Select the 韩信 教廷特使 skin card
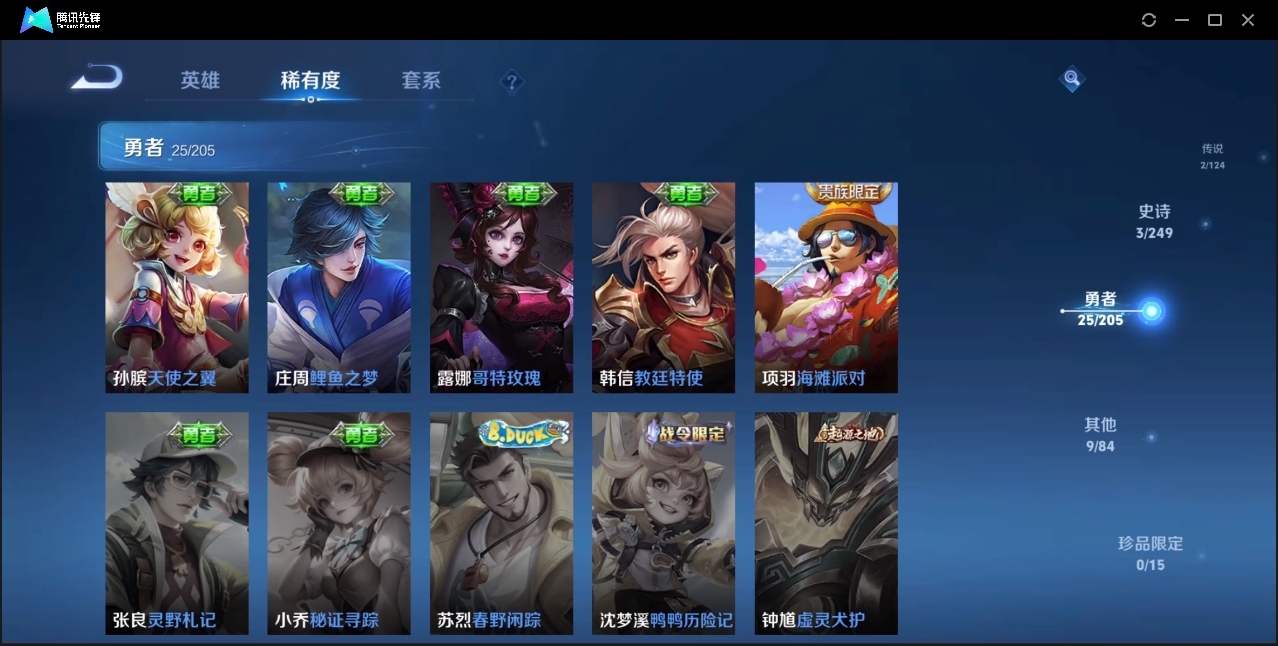1278x646 pixels. [664, 287]
